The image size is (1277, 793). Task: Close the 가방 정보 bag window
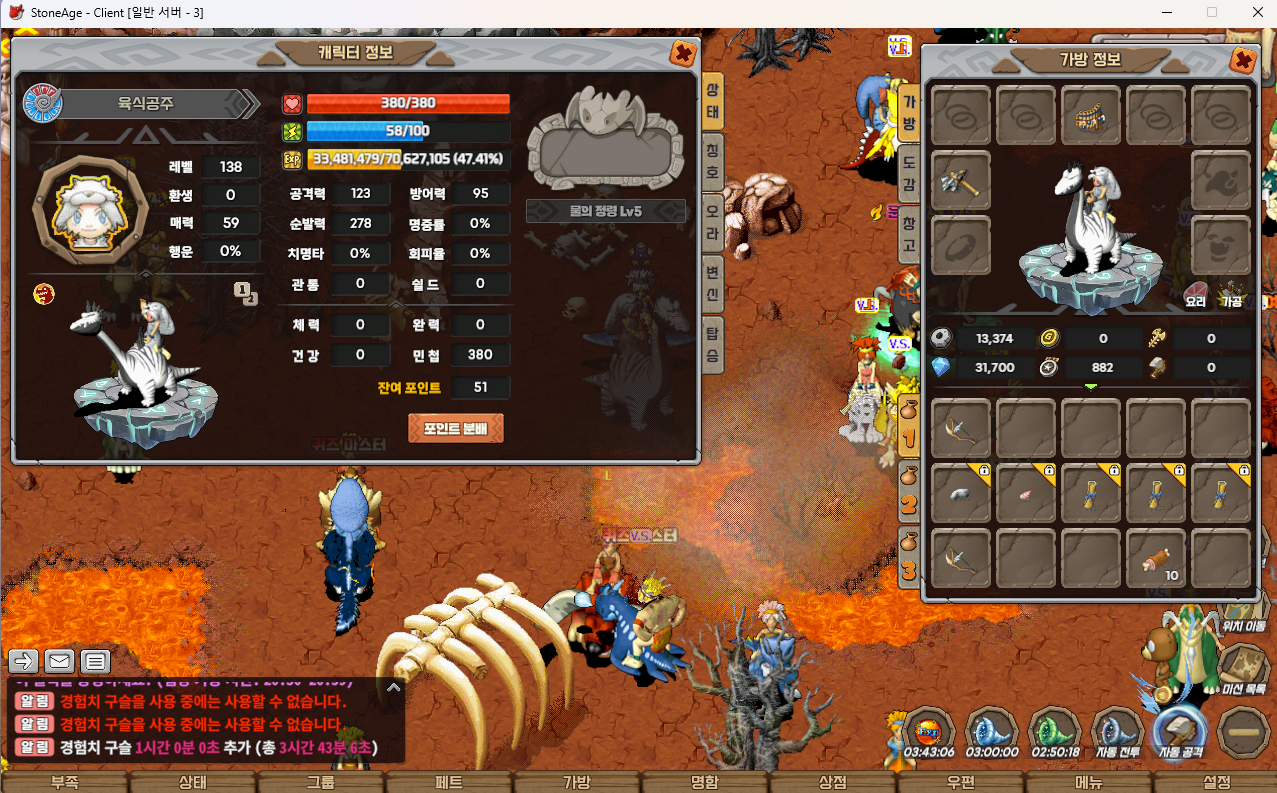1243,61
